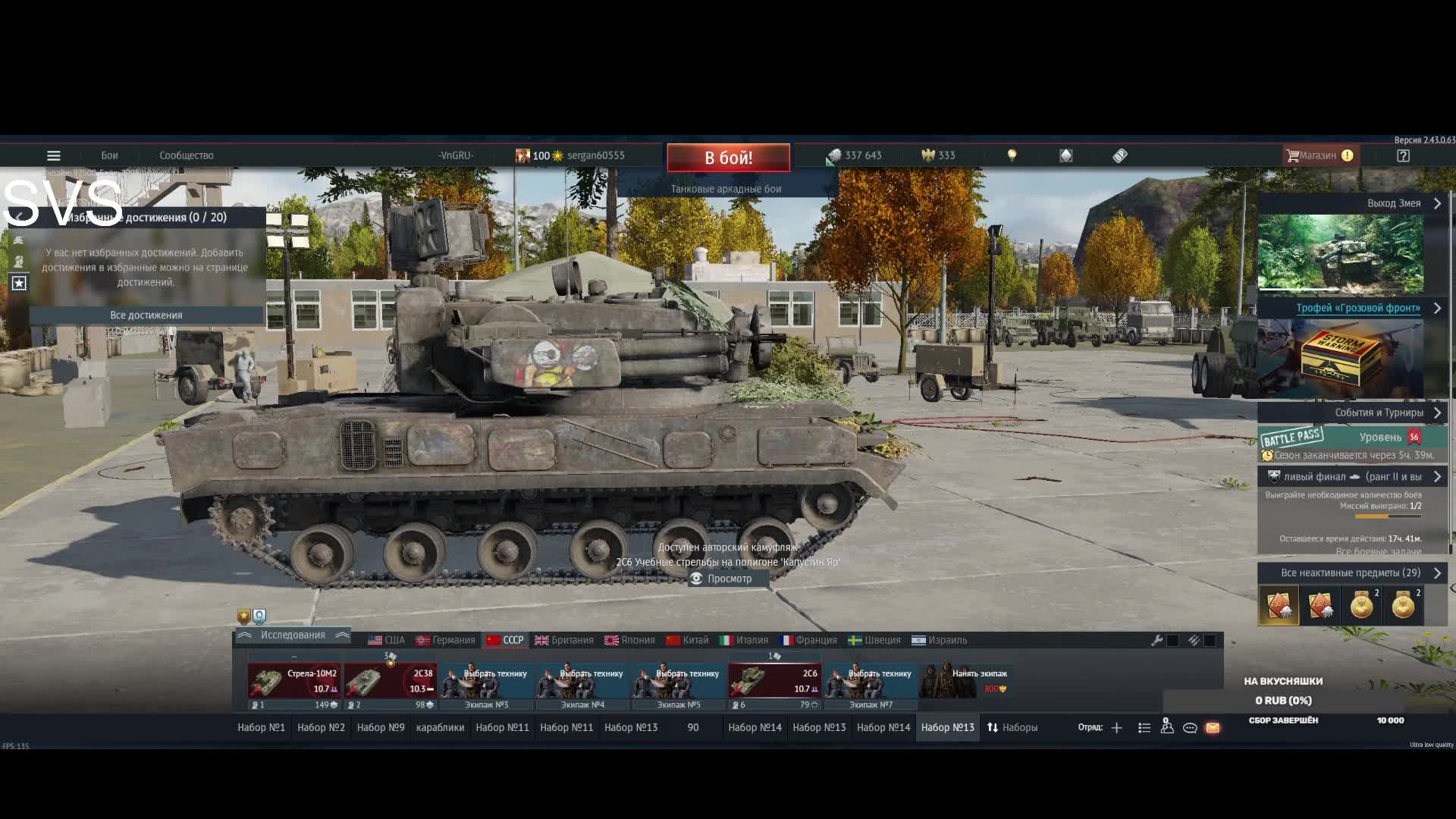Select the 2С38 vehicle slot
Viewport: 1456px width, 819px height.
coord(390,681)
